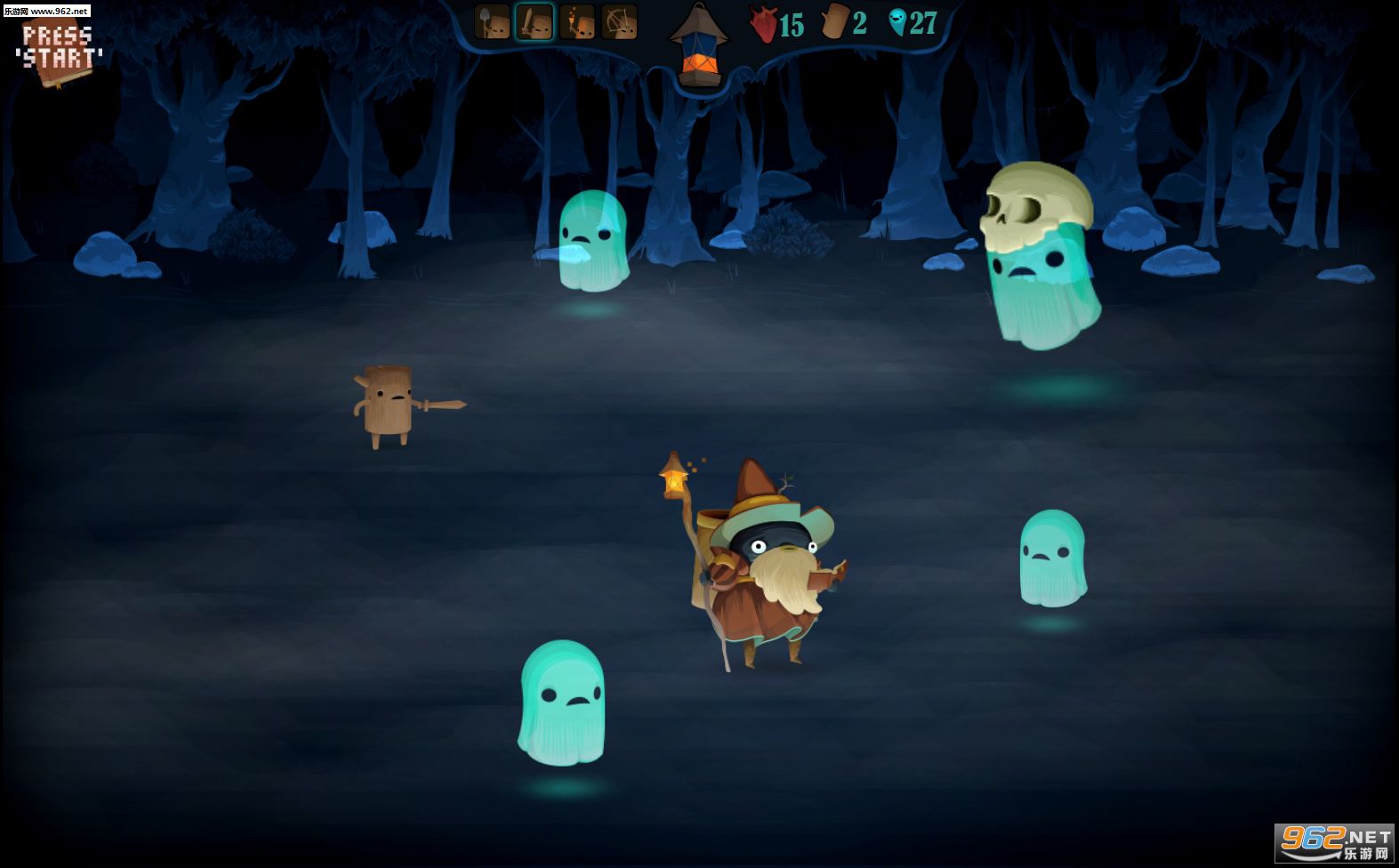This screenshot has width=1399, height=868.
Task: Click the wood count showing 2
Action: click(x=858, y=24)
